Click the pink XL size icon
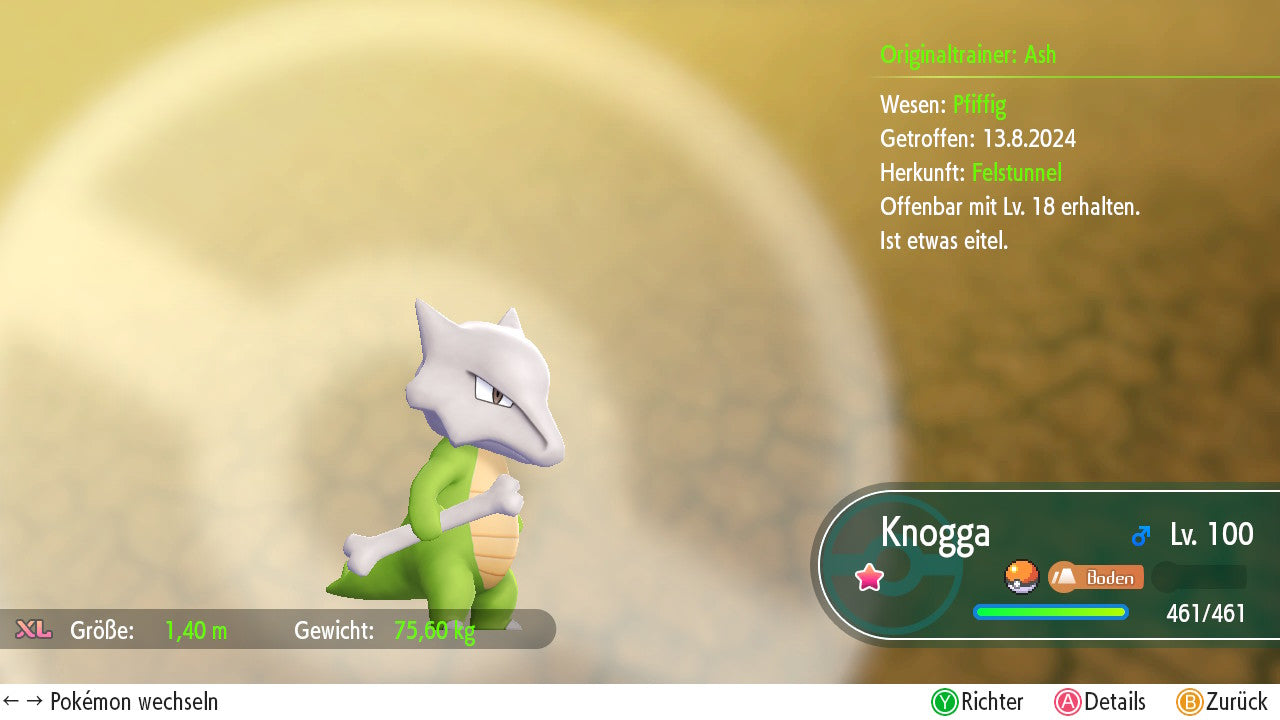The image size is (1280, 720). [33, 630]
